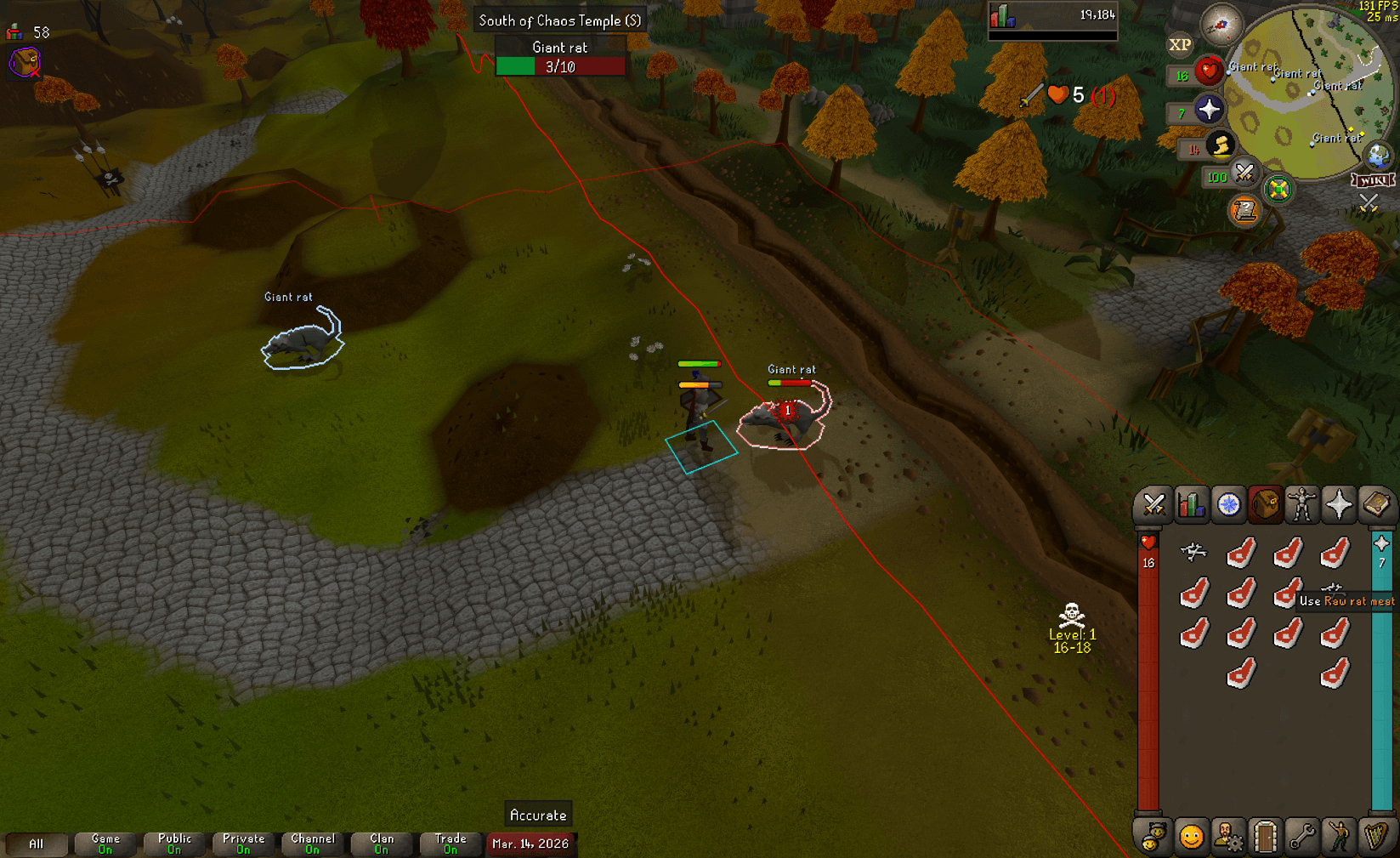Open the Prayer tab
This screenshot has width=1400, height=858.
click(x=1339, y=503)
